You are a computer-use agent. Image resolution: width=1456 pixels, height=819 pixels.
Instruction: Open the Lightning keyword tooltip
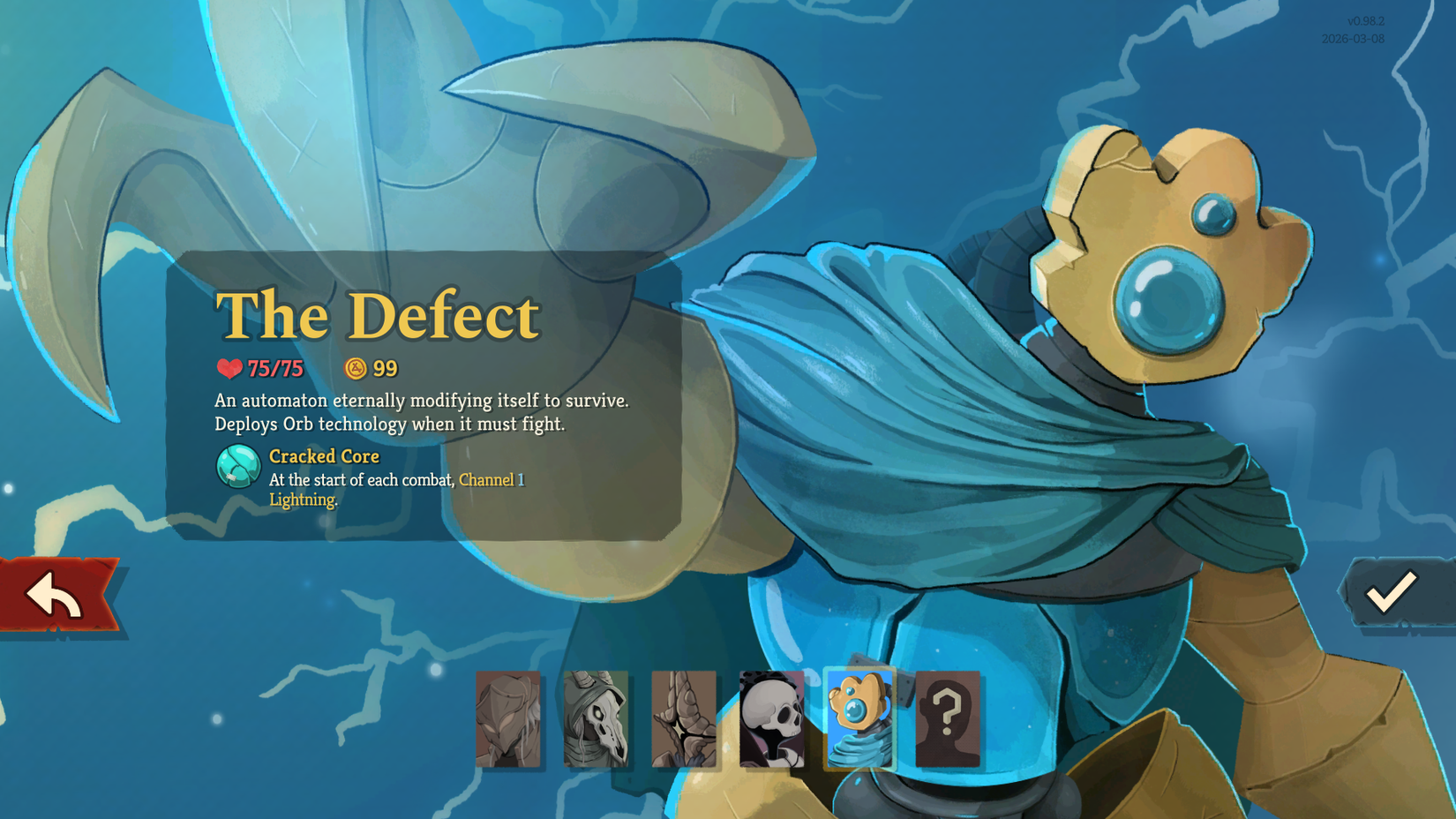302,499
